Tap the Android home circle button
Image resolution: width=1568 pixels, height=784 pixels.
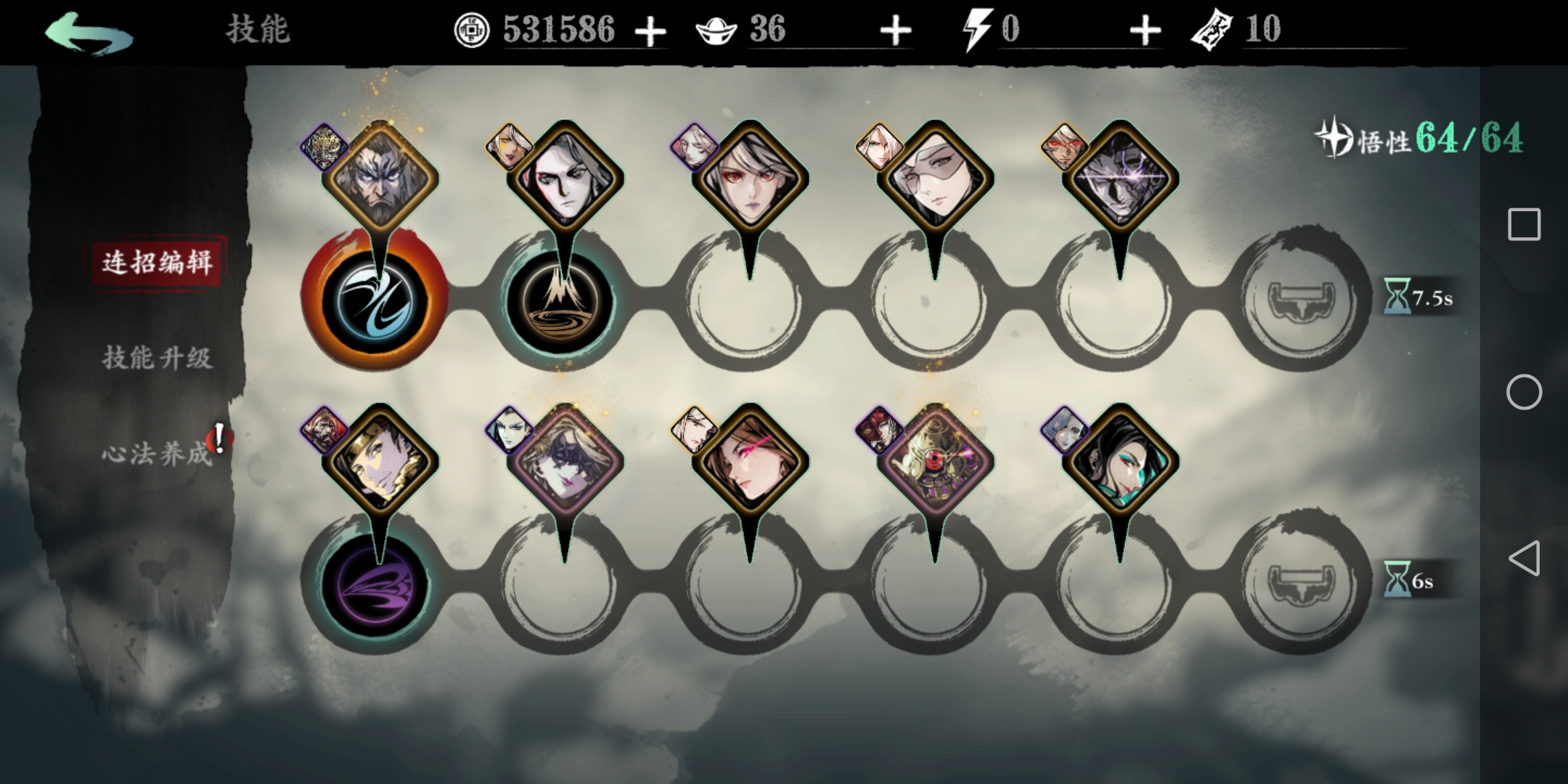1524,393
